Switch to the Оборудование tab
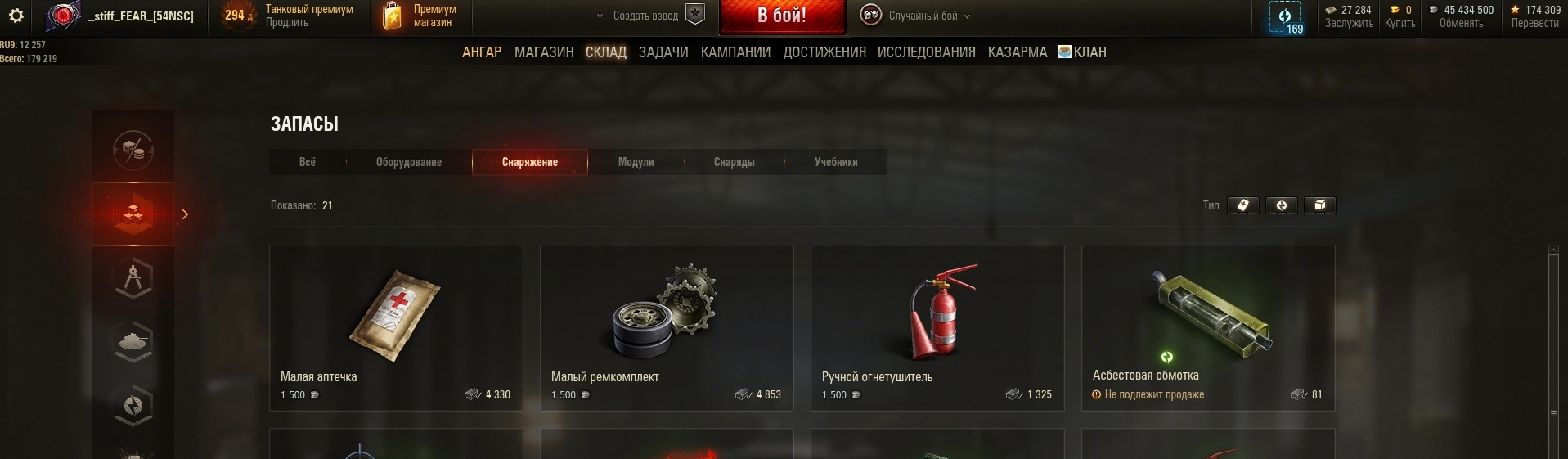This screenshot has width=1568, height=459. pyautogui.click(x=409, y=162)
